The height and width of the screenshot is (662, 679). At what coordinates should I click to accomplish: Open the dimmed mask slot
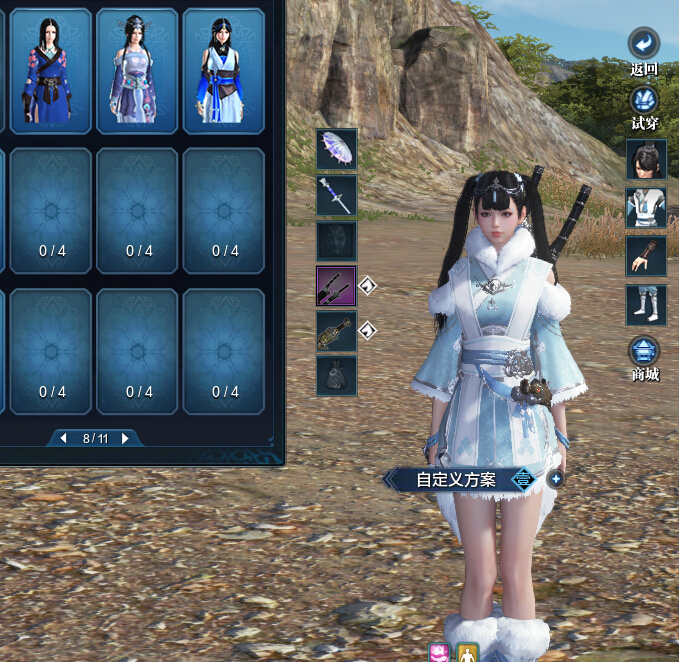[337, 241]
